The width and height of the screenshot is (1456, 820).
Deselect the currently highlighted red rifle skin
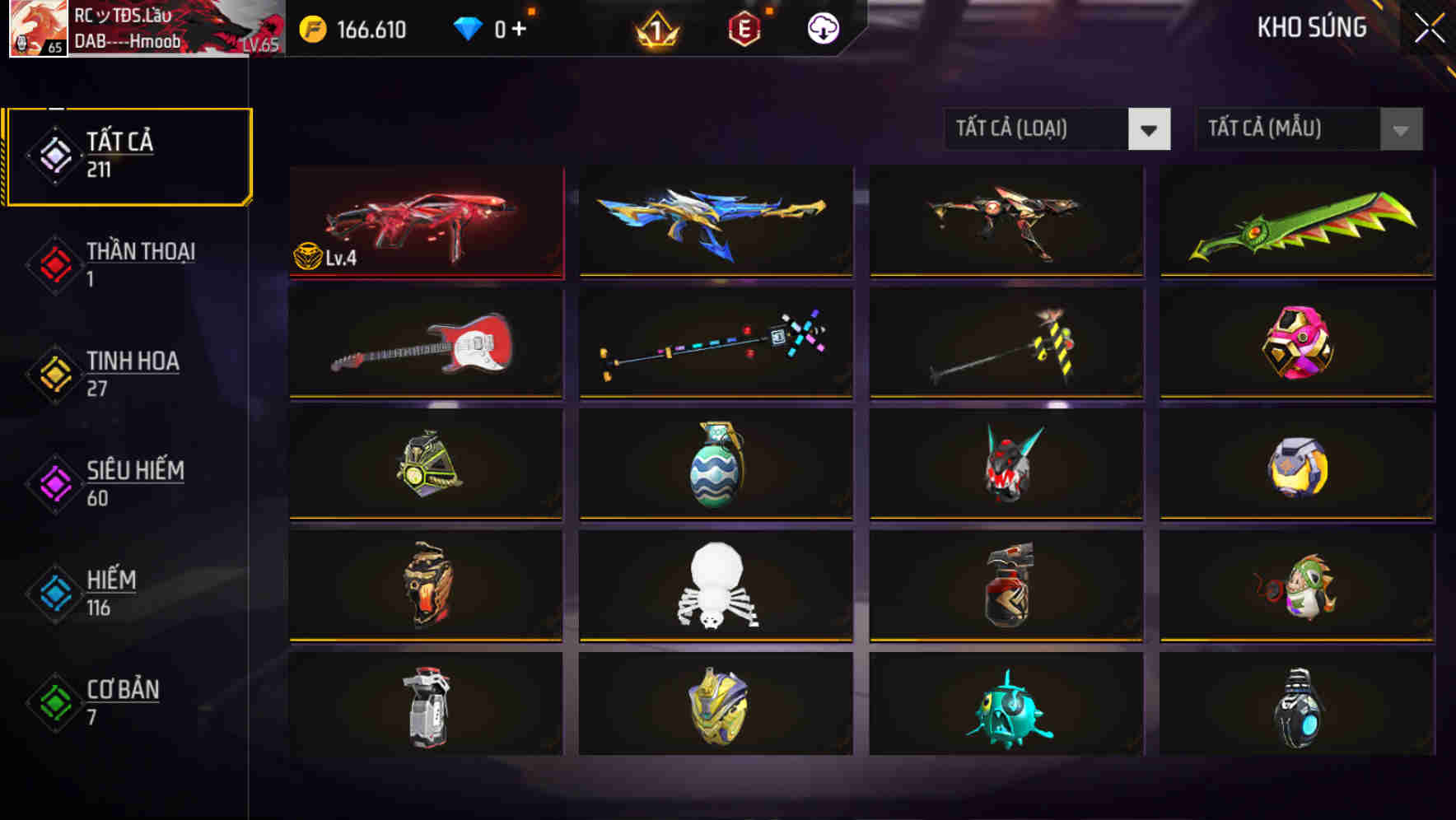pyautogui.click(x=425, y=221)
